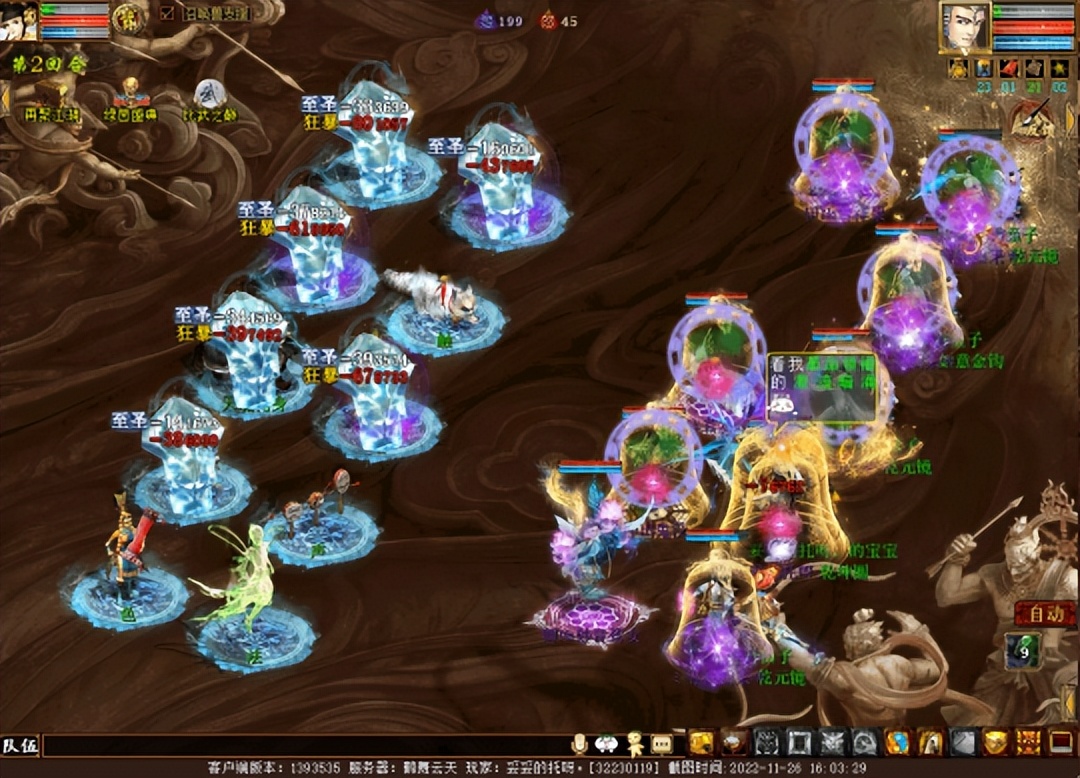Open the emoticon face with green leaves
This screenshot has width=1080, height=778.
pyautogui.click(x=607, y=743)
